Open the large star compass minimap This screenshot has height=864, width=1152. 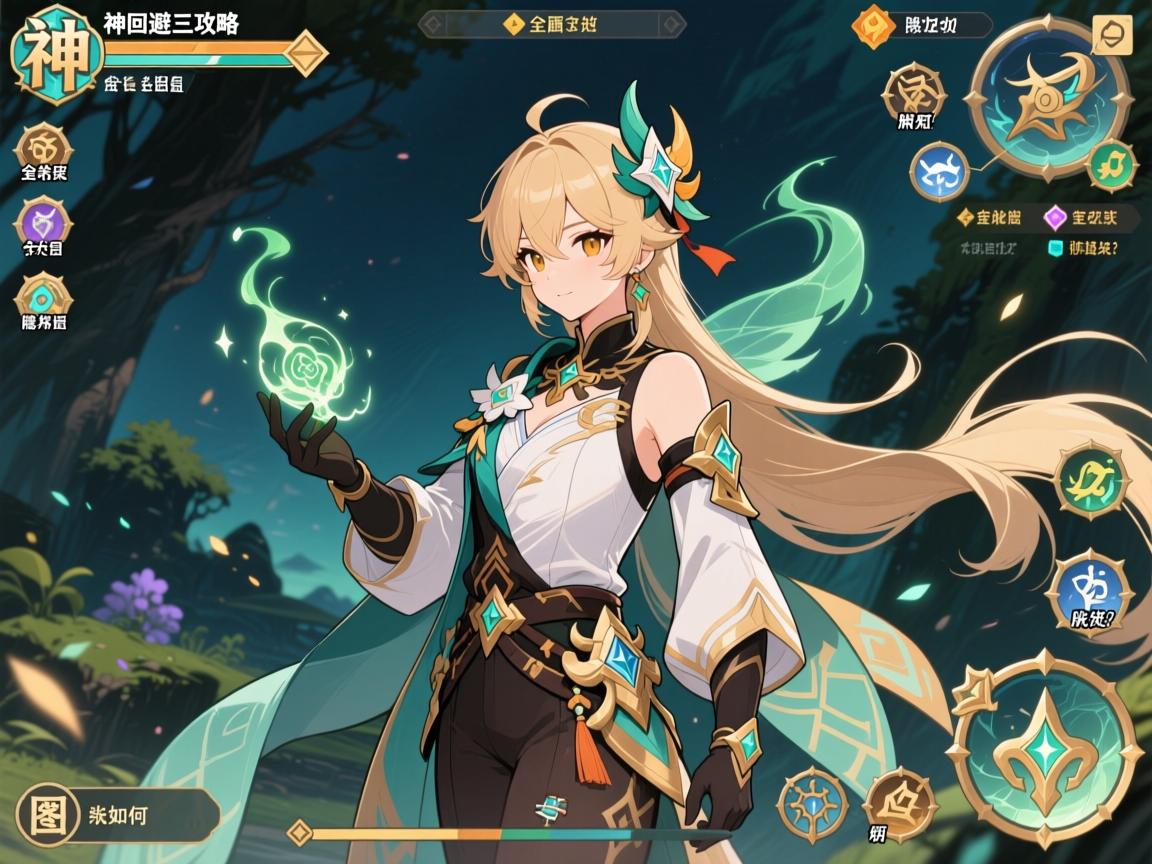tap(1049, 98)
